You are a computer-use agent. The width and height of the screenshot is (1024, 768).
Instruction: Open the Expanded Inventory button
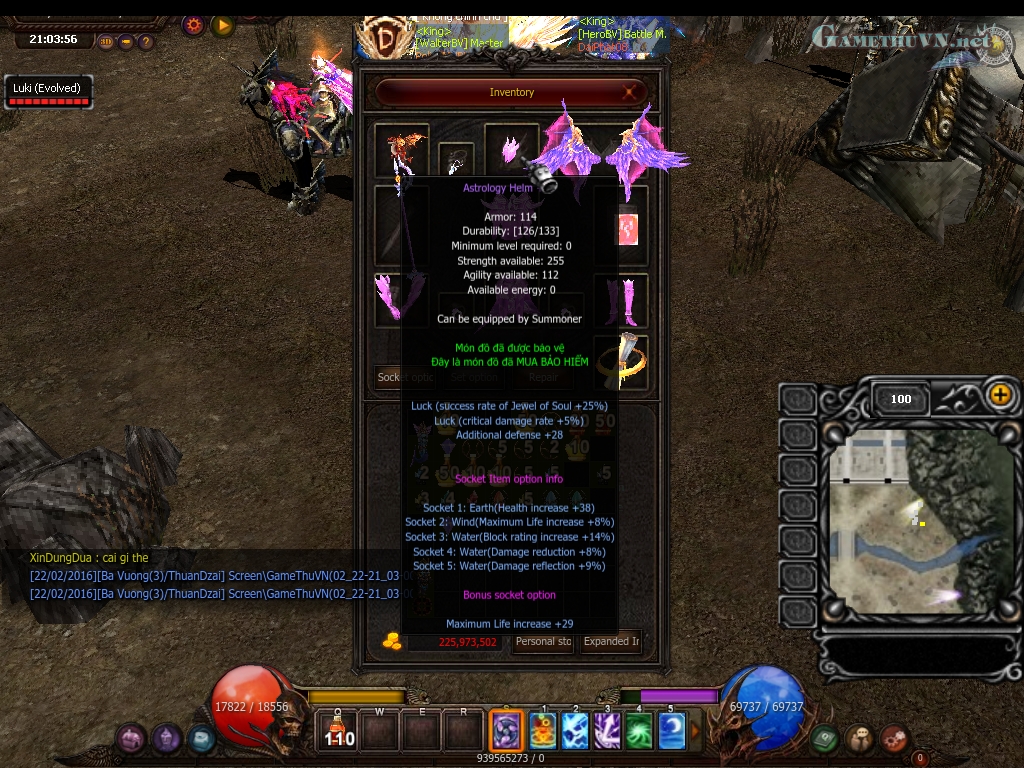pos(612,642)
